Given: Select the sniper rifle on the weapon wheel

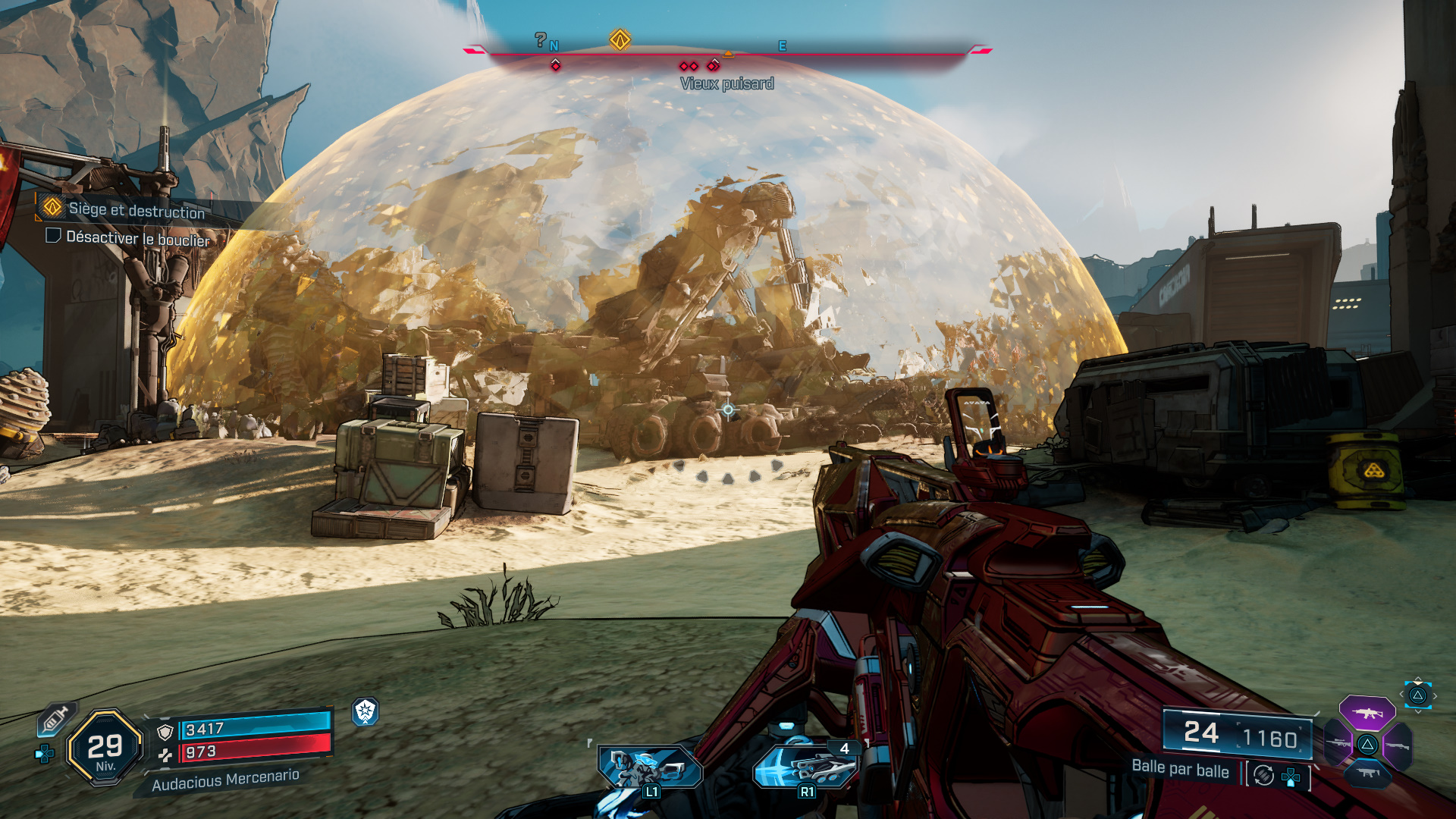Looking at the screenshot, I should coord(1338,743).
